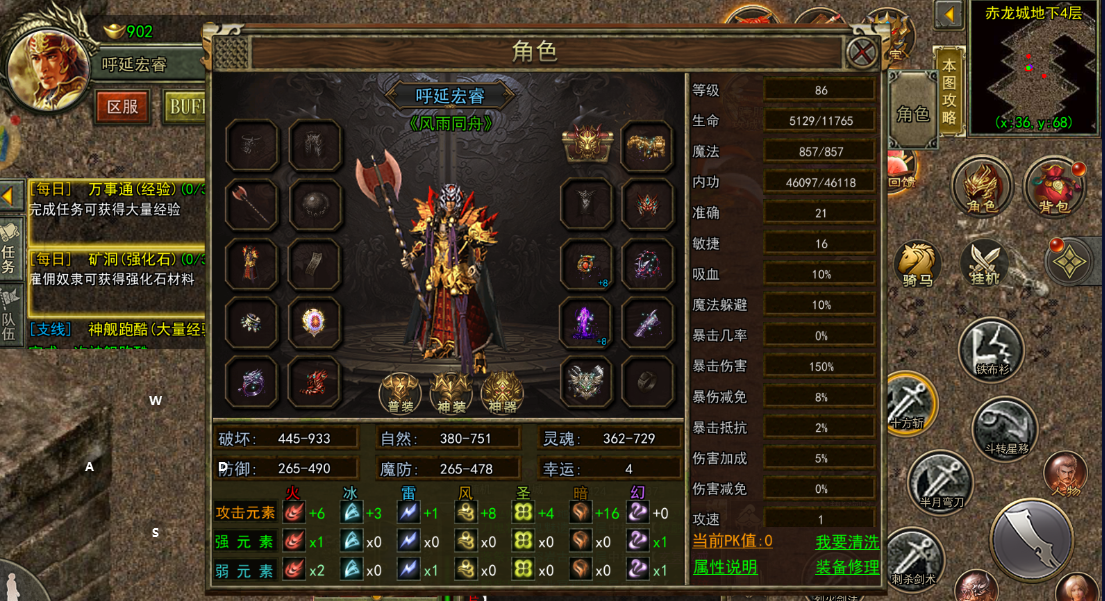Toggle the 骑马 mount button

pyautogui.click(x=917, y=264)
